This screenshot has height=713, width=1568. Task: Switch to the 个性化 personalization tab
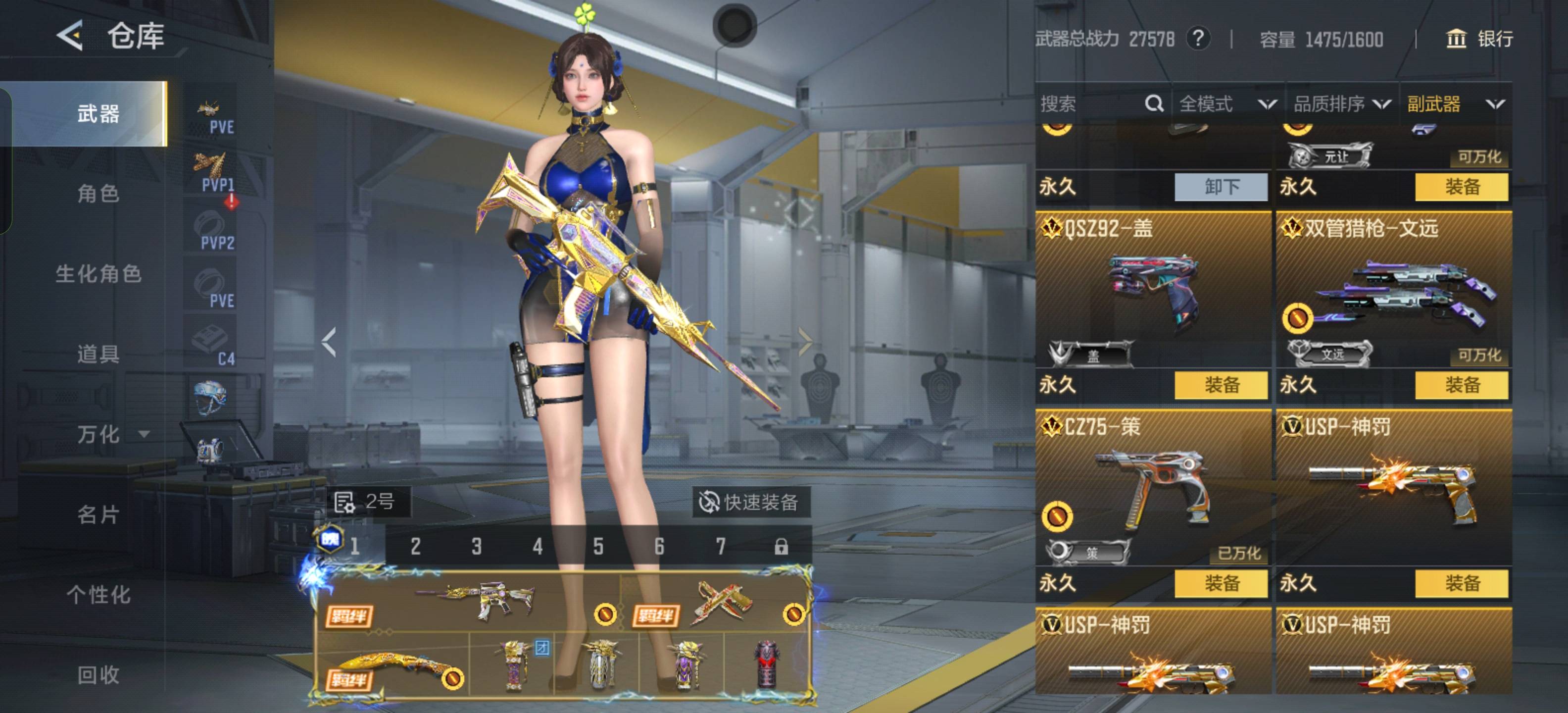[x=98, y=594]
